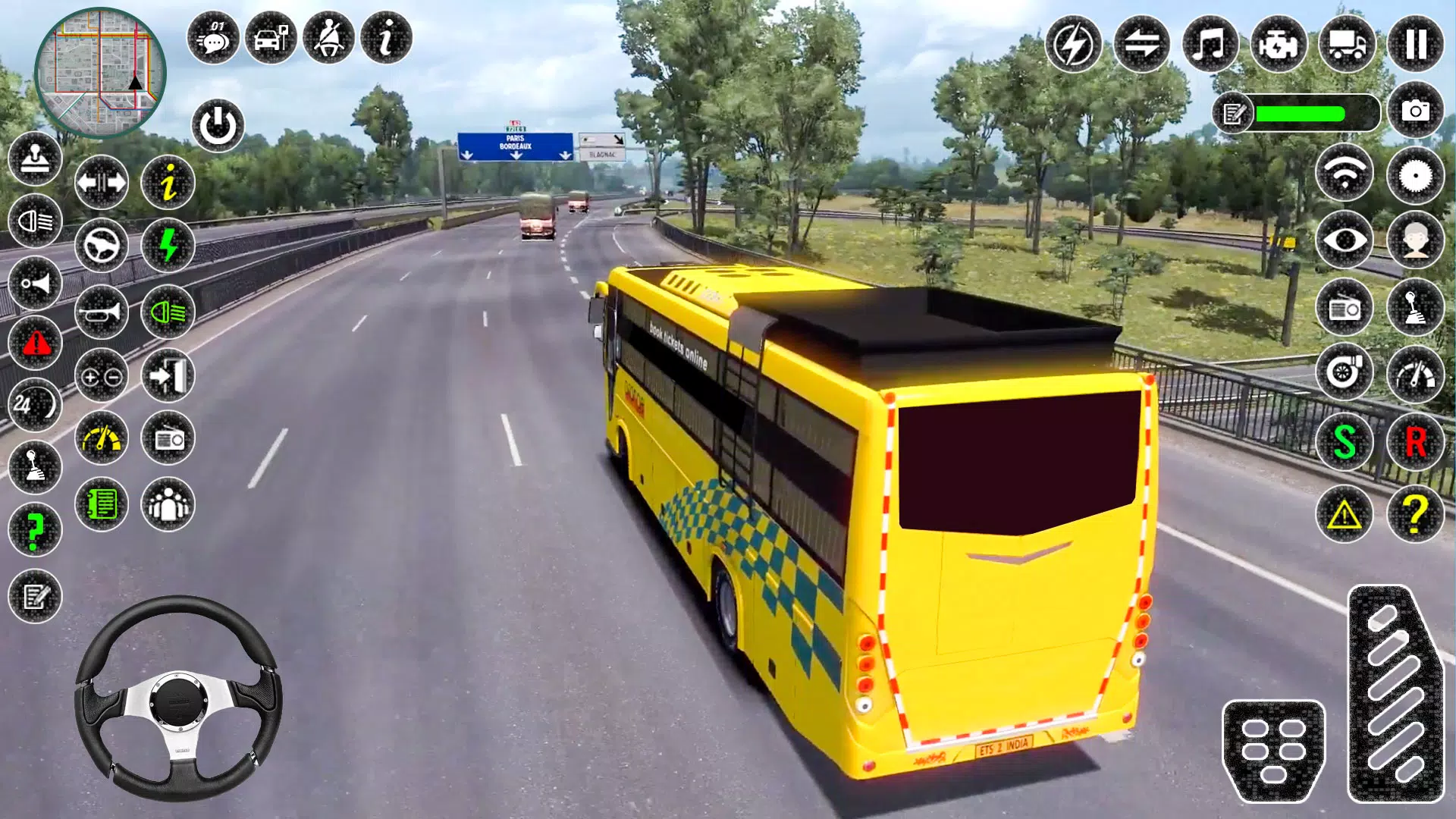Toggle the WiFi connectivity icon
This screenshot has width=1456, height=819.
[x=1345, y=174]
